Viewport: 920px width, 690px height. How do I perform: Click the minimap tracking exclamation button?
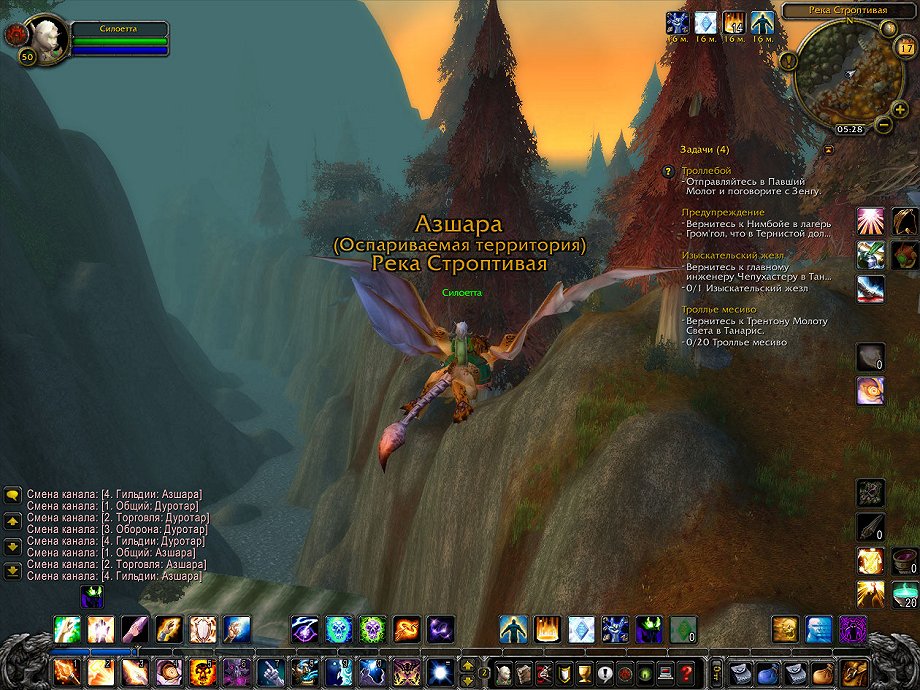click(789, 60)
